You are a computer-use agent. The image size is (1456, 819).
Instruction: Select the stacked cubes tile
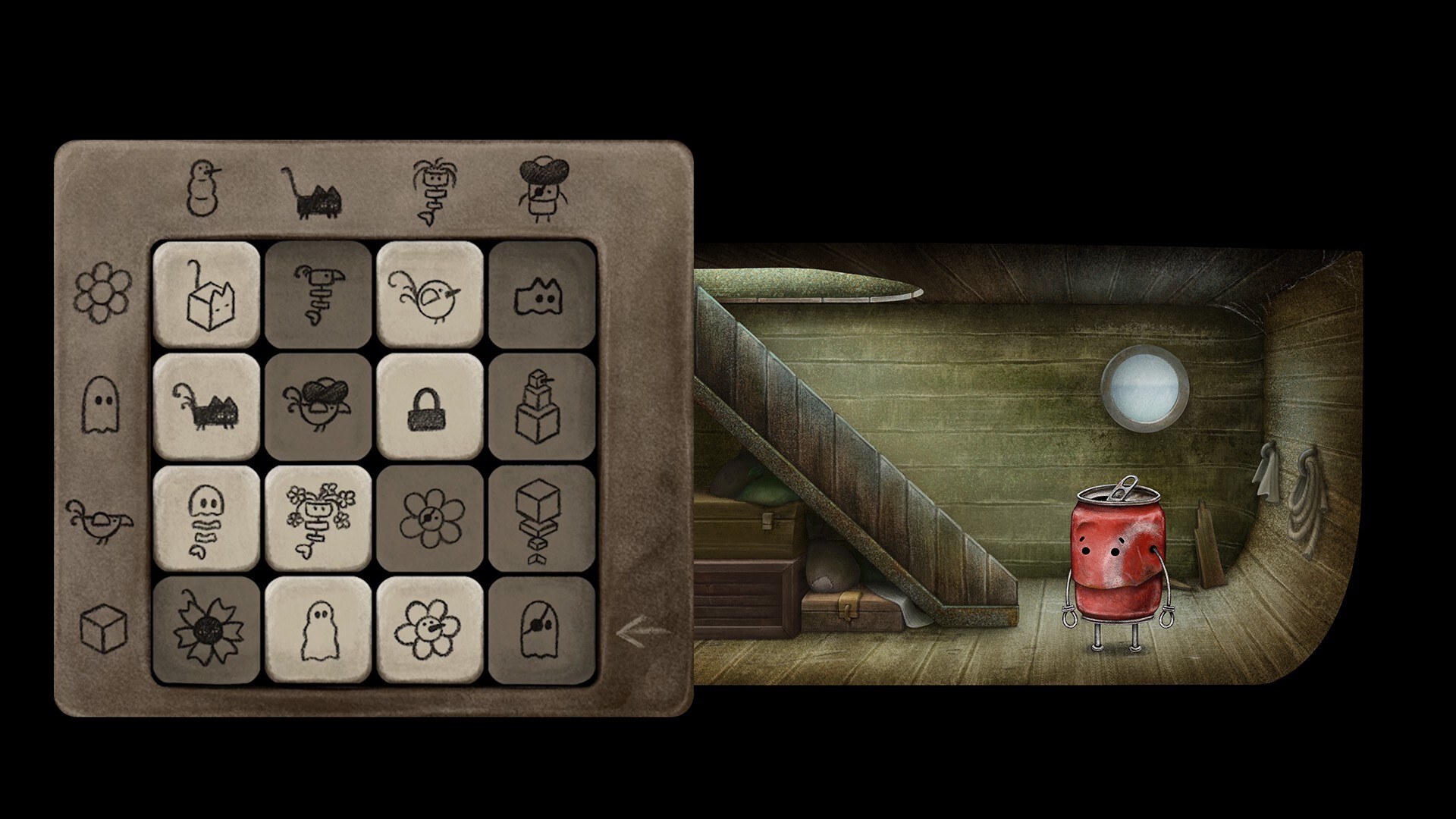point(542,407)
